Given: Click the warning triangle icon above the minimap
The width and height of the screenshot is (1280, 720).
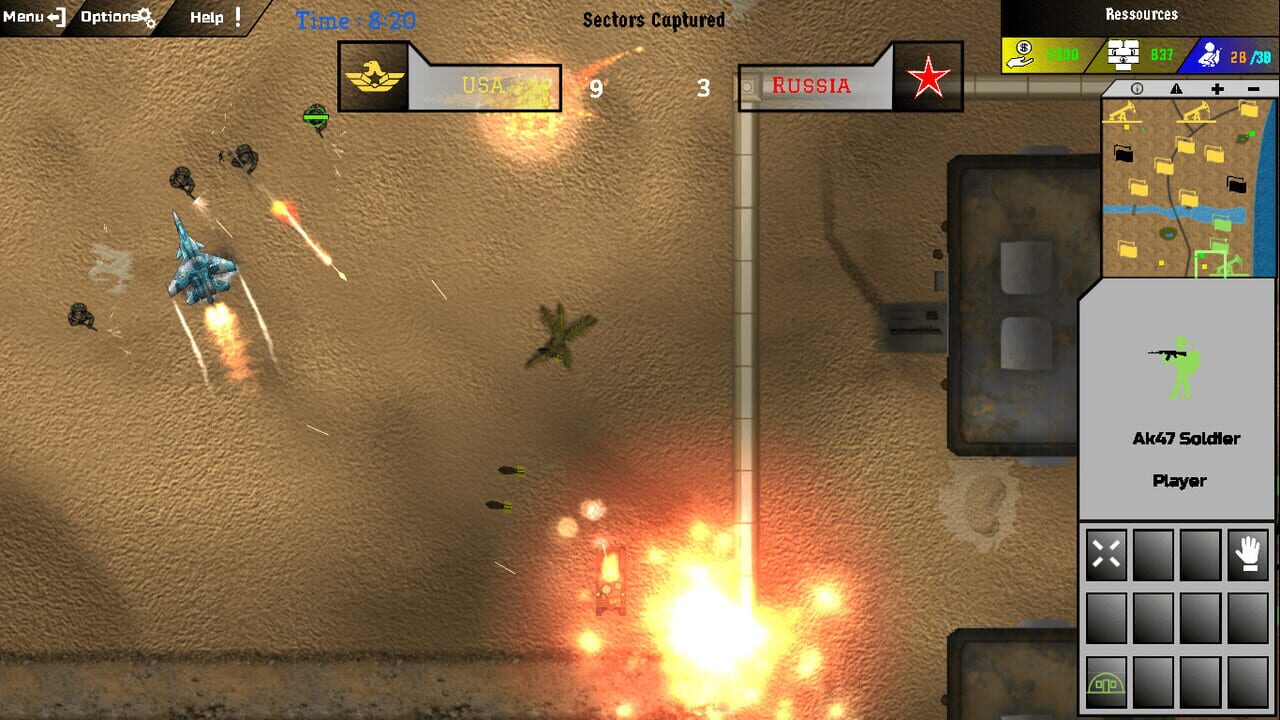Looking at the screenshot, I should coord(1175,89).
